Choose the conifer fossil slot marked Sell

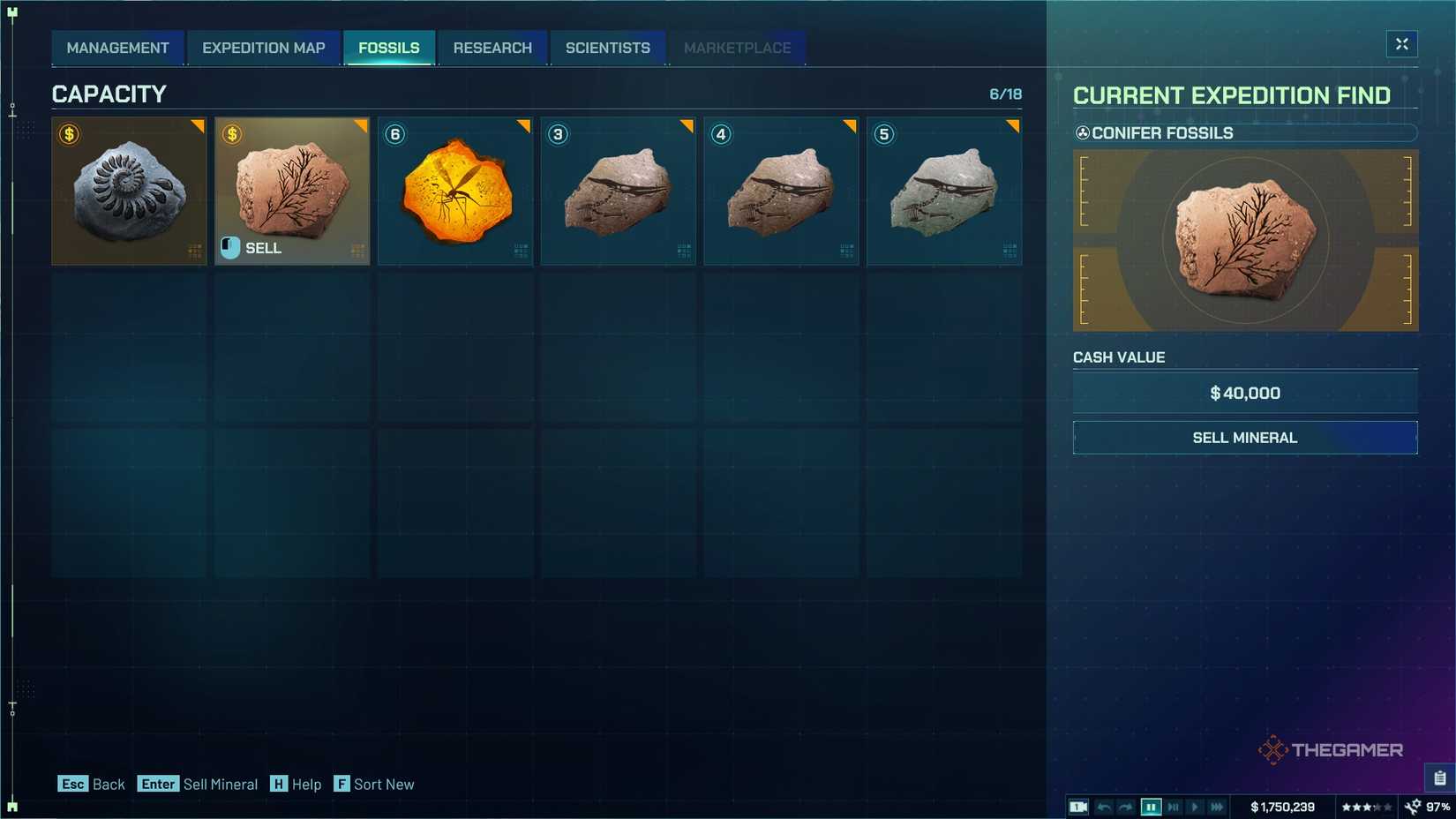click(x=292, y=191)
